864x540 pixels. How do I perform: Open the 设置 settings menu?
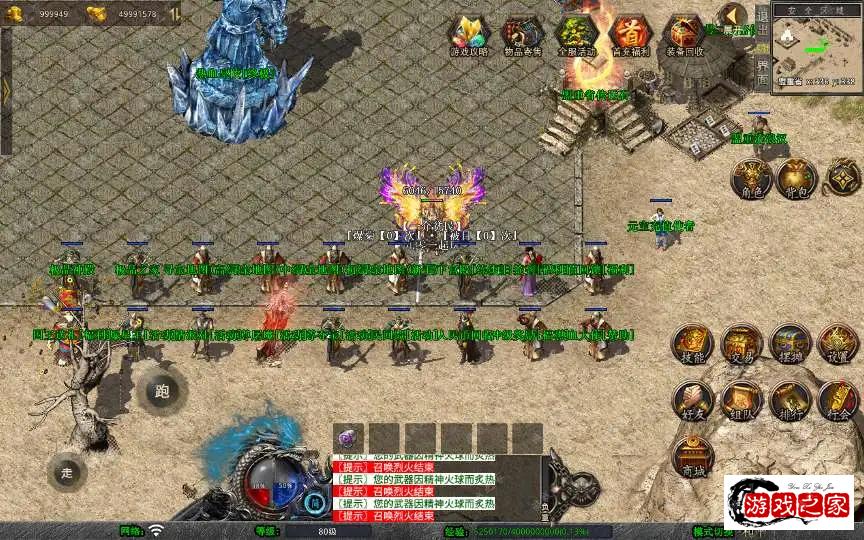pyautogui.click(x=838, y=344)
